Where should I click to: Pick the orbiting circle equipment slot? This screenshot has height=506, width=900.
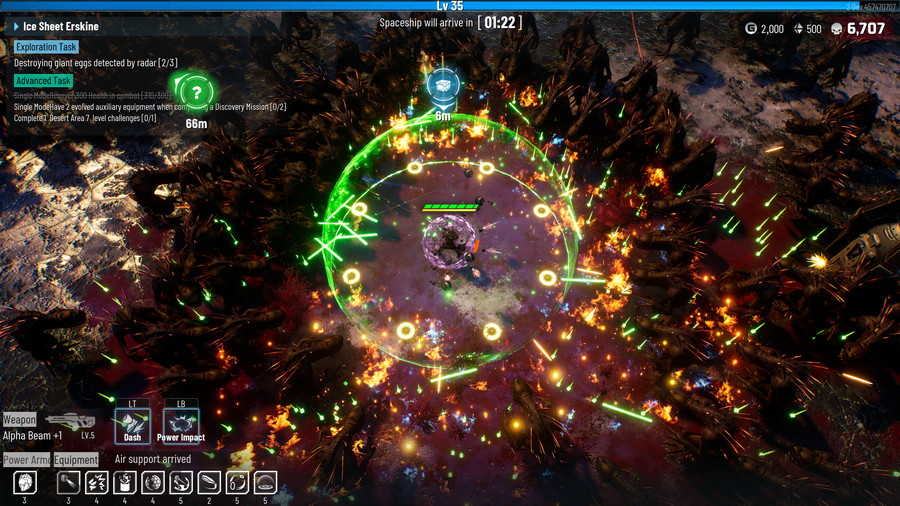237,483
